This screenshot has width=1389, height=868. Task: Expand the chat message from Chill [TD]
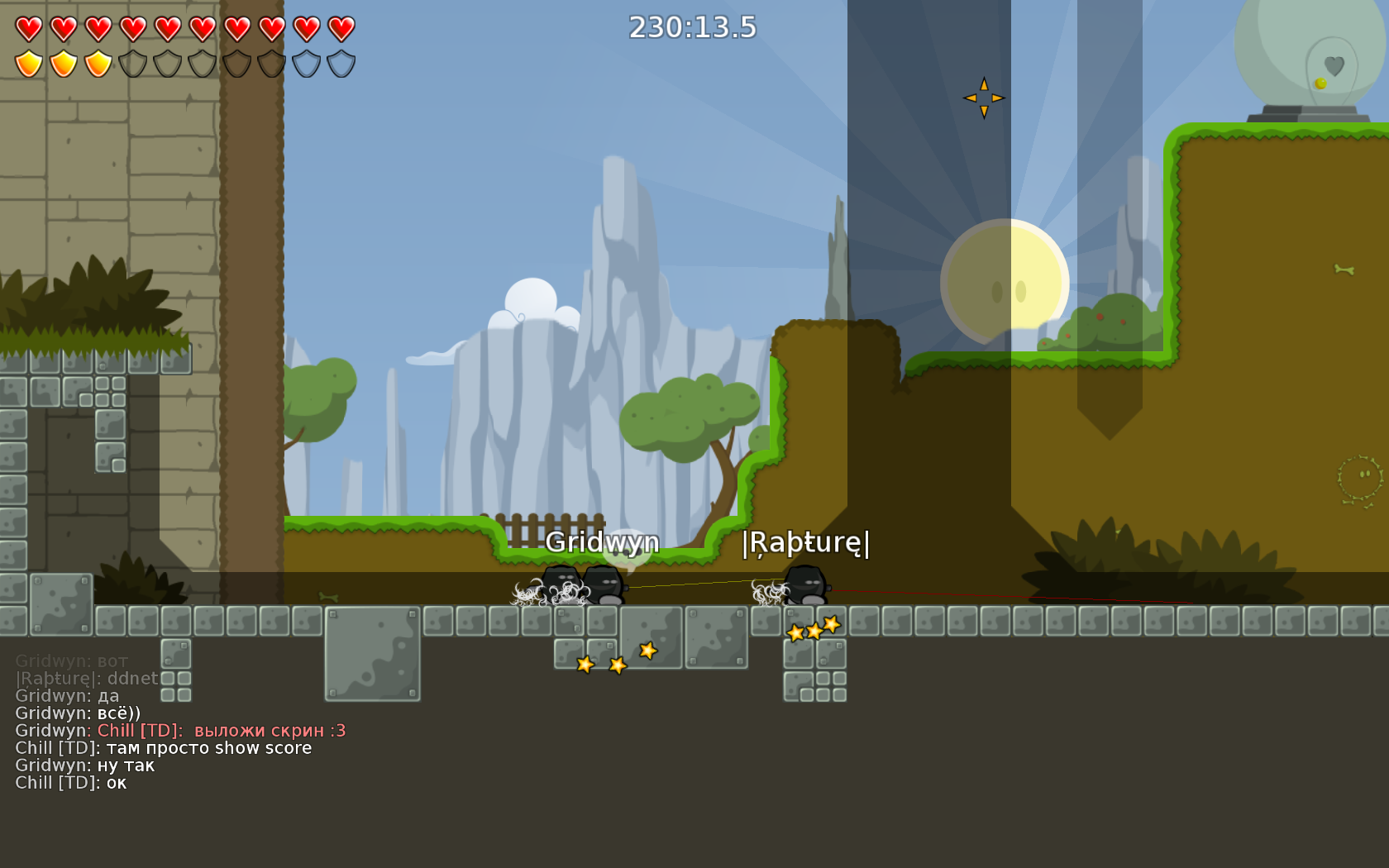165,747
